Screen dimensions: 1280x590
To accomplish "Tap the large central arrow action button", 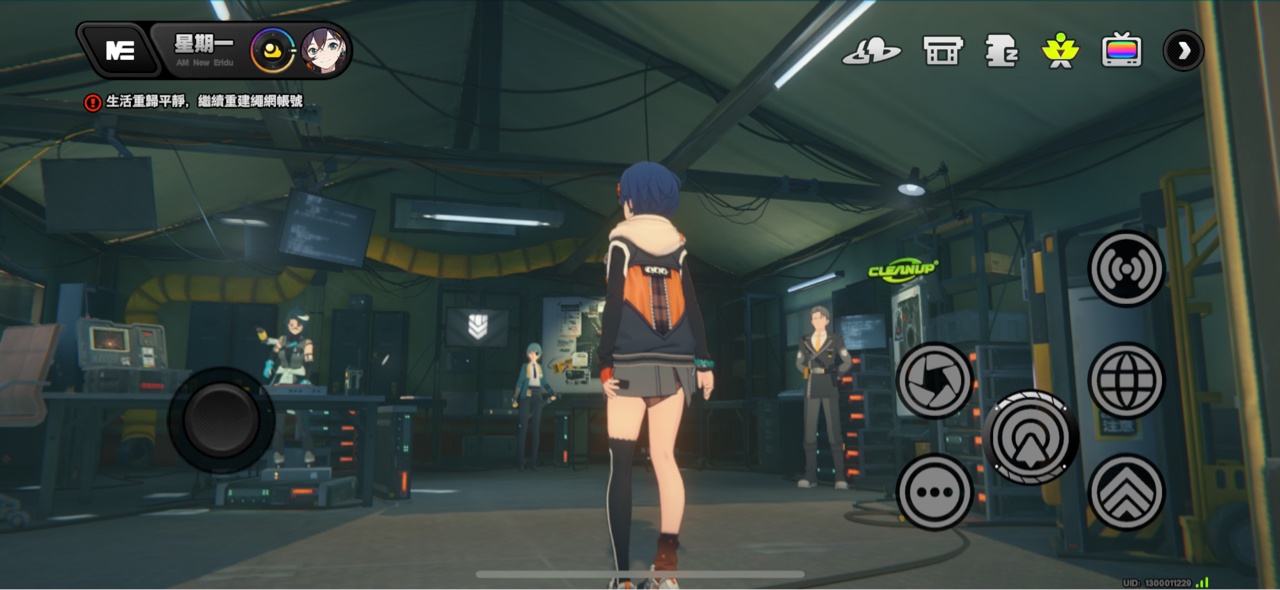I will 1030,437.
